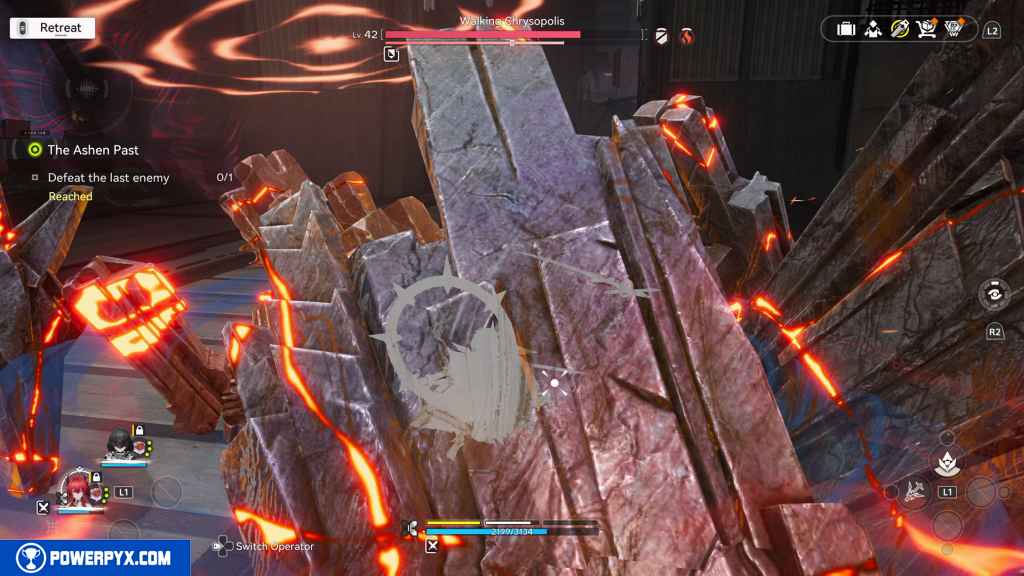
Task: Open the operator team icon
Action: click(873, 30)
